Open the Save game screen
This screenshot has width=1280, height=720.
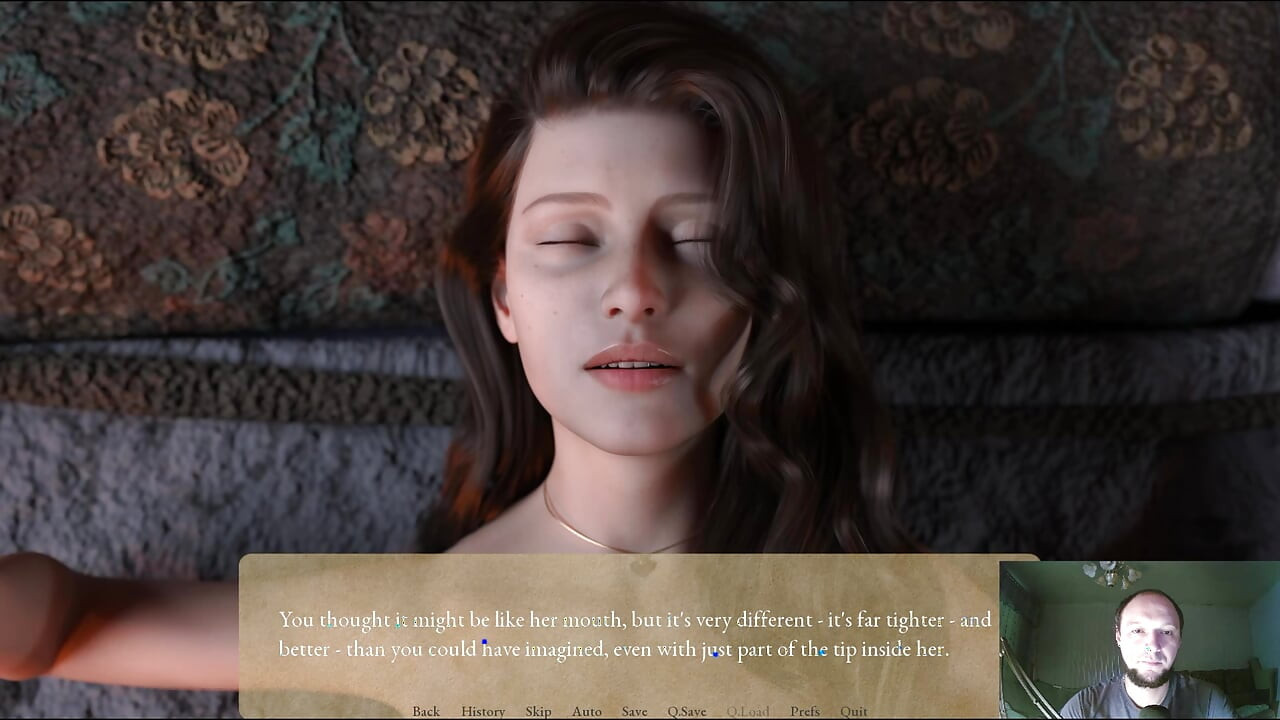pos(634,711)
